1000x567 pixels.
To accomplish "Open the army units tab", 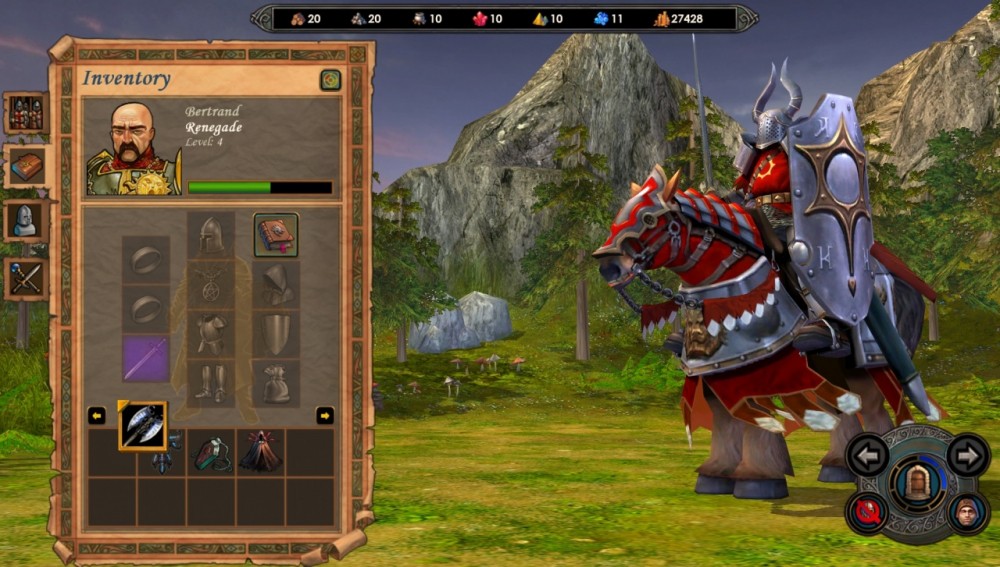I will (26, 114).
